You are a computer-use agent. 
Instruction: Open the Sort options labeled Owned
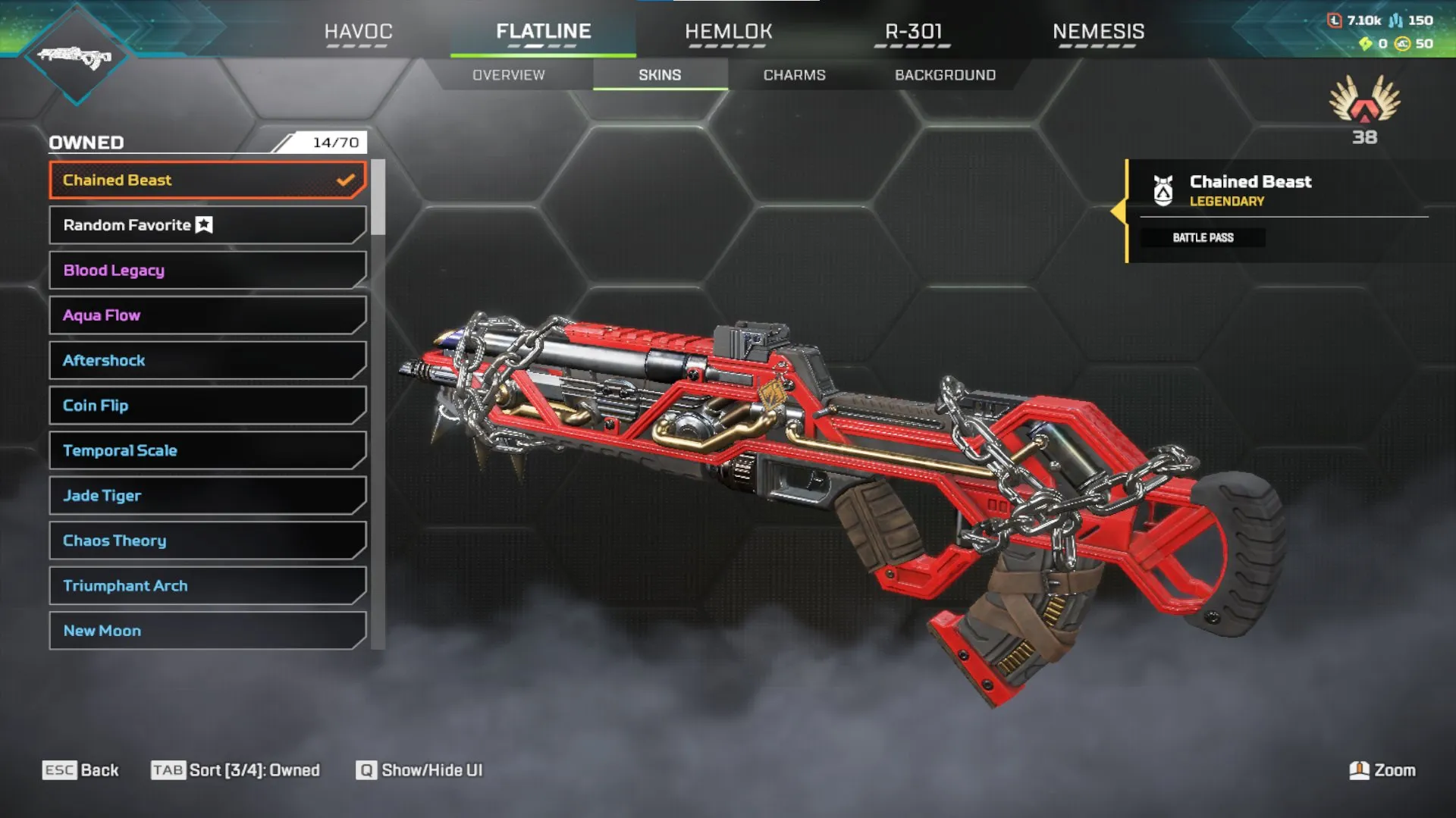point(236,769)
